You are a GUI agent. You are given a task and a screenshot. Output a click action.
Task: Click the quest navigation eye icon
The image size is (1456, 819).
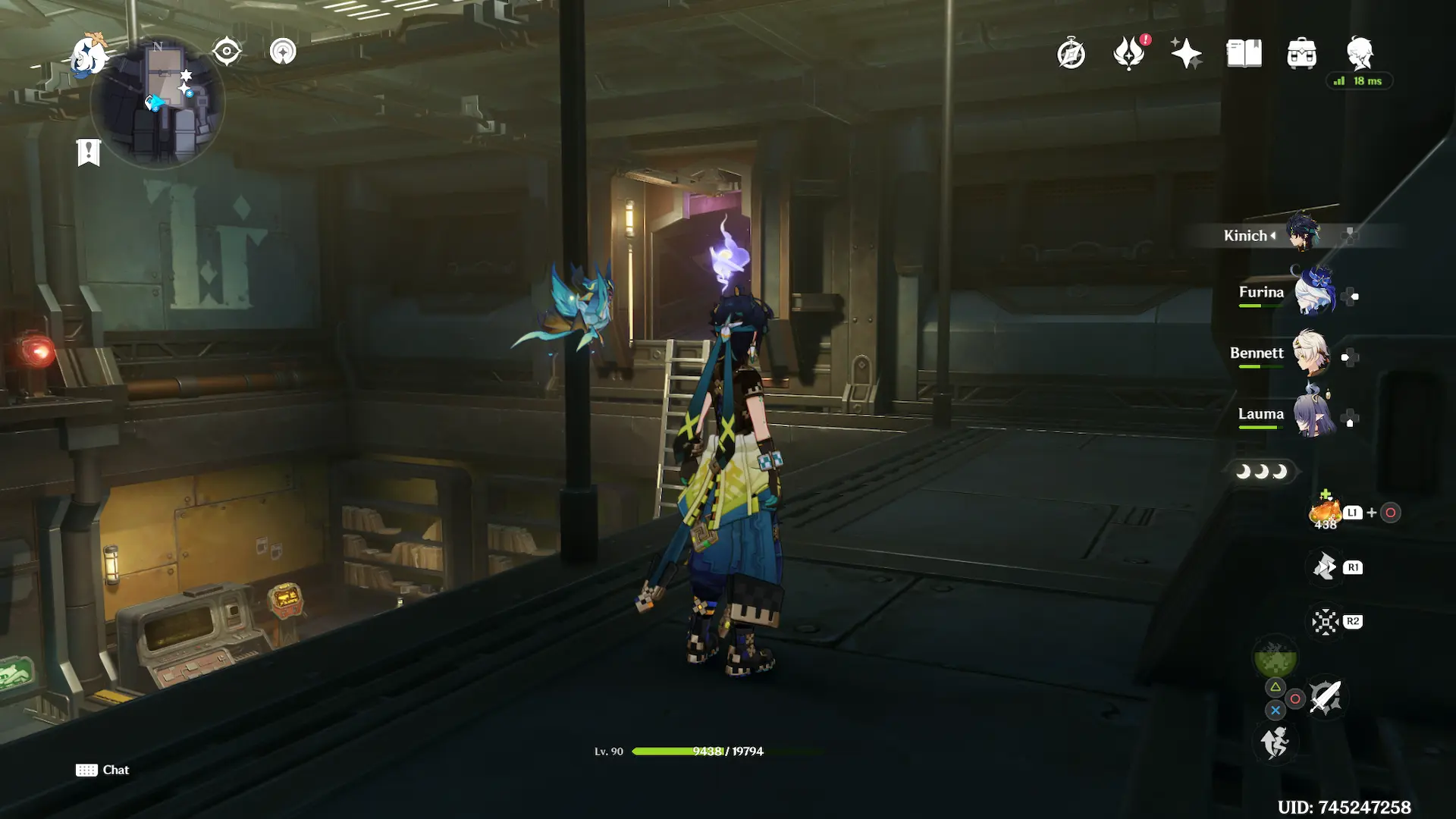[x=227, y=52]
